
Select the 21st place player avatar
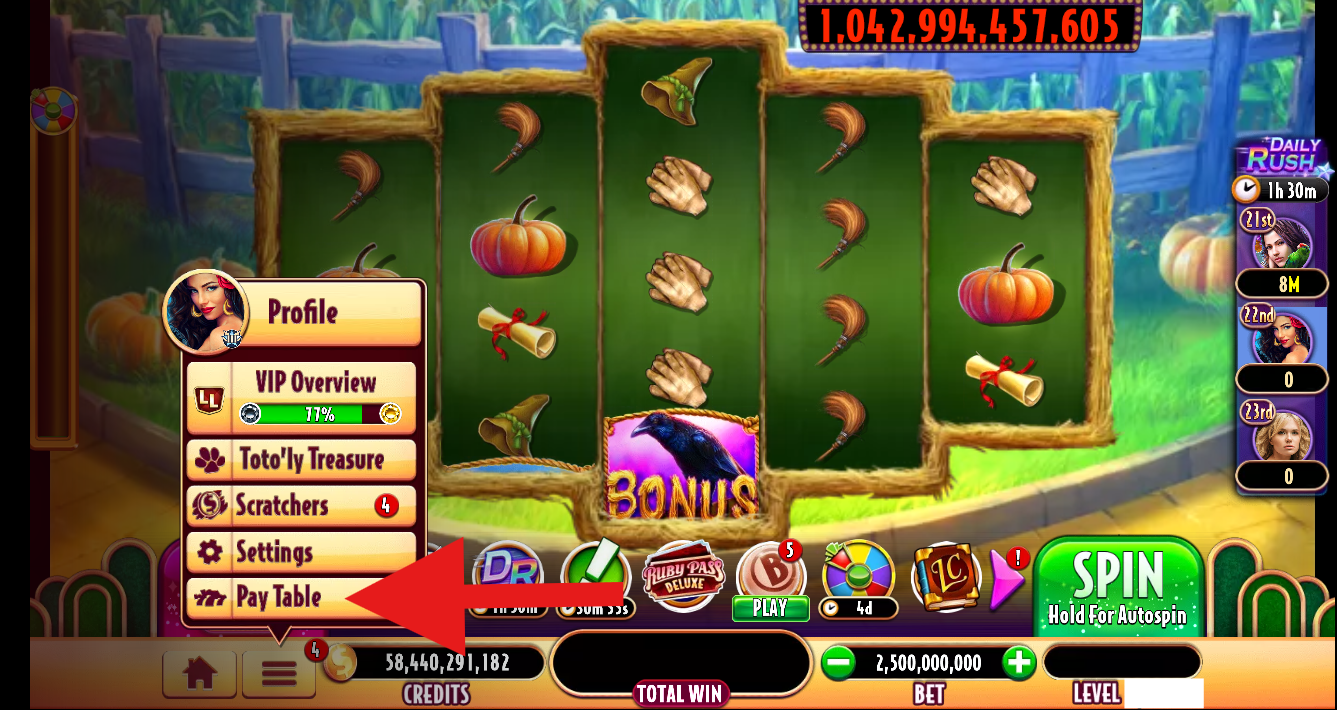coord(1282,240)
